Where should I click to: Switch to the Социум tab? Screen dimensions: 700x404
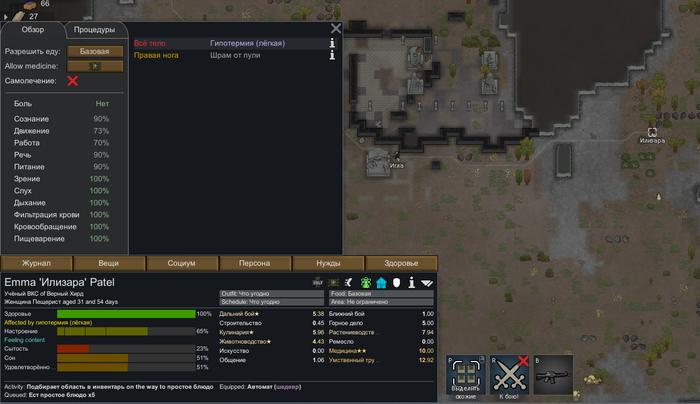click(182, 262)
